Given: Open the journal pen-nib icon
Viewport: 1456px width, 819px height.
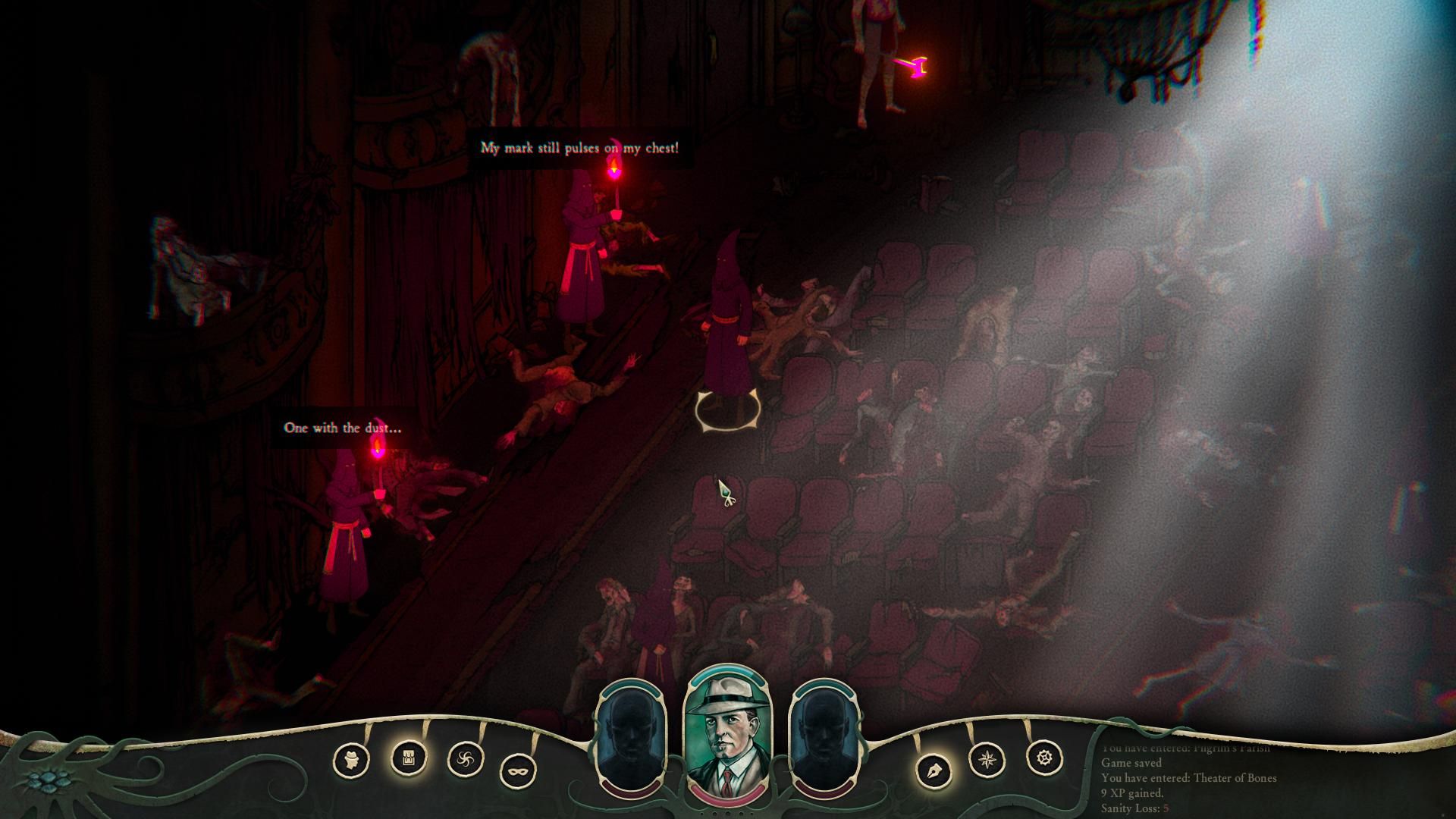Looking at the screenshot, I should pyautogui.click(x=934, y=771).
